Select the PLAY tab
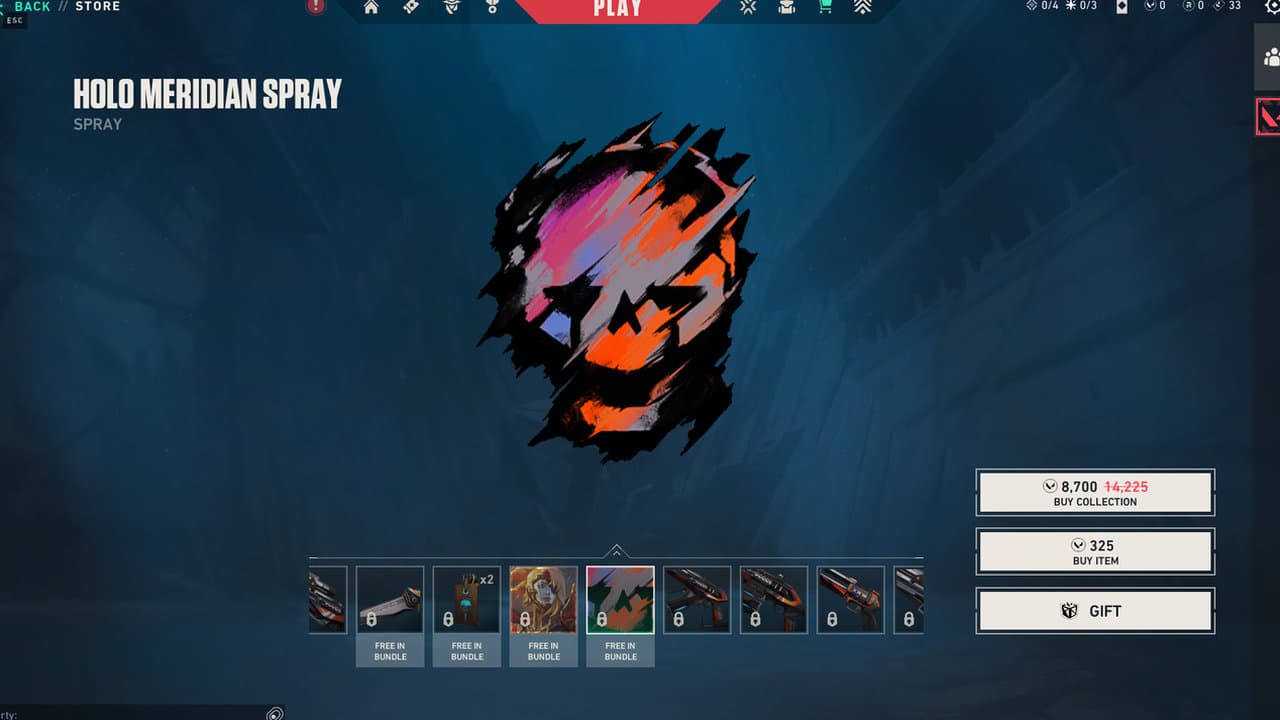Image resolution: width=1280 pixels, height=720 pixels. point(617,9)
